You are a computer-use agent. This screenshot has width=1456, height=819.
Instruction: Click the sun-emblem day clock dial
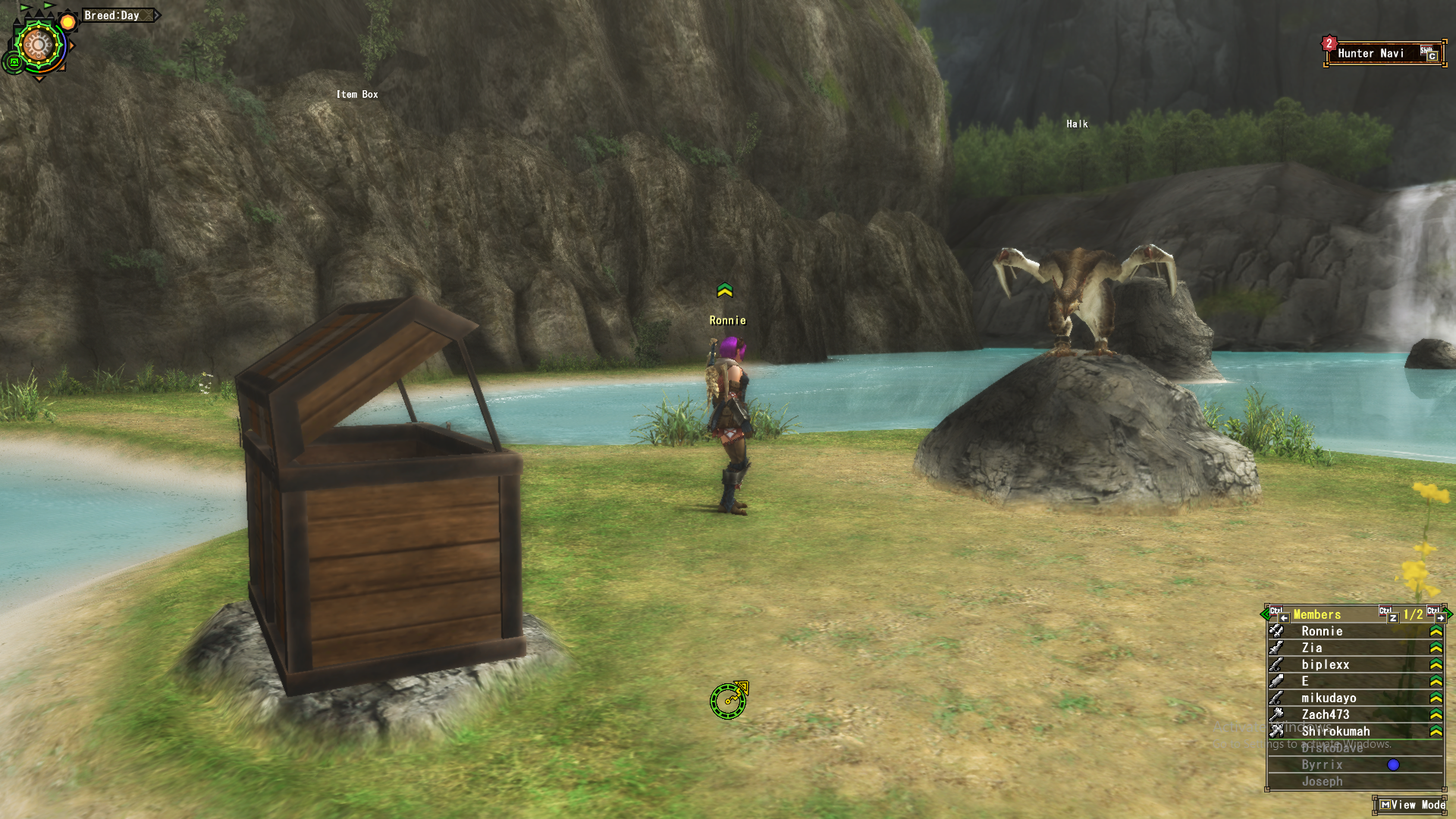pos(39,45)
